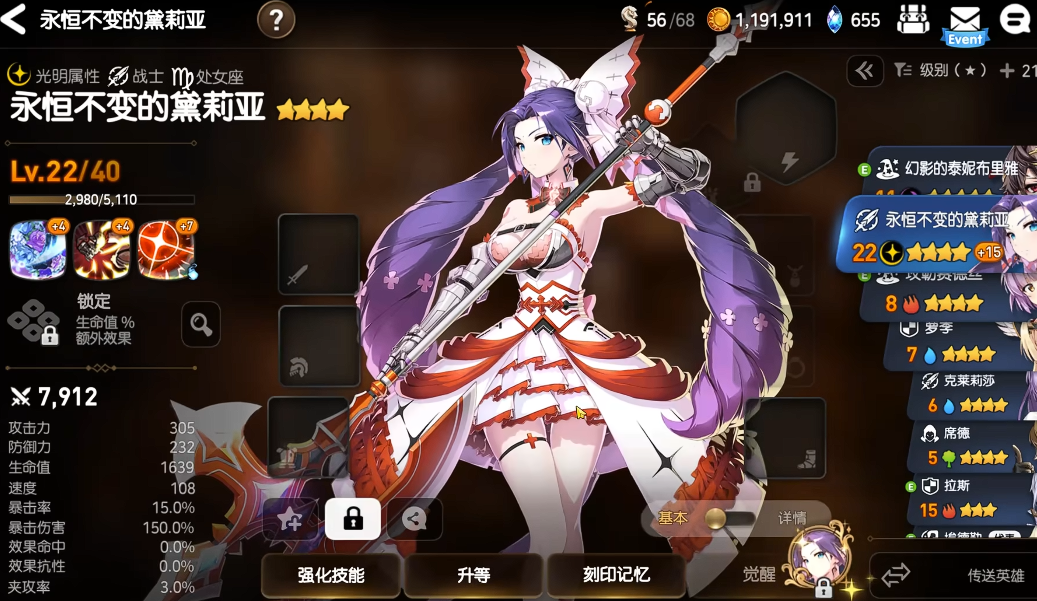Open the chat bubble icon
Viewport: 1037px width, 601px height.
click(x=1014, y=19)
